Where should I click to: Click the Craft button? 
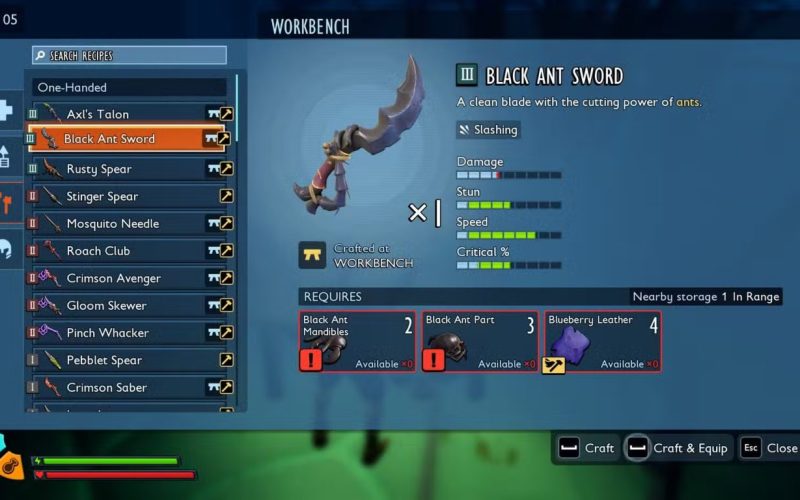click(587, 448)
